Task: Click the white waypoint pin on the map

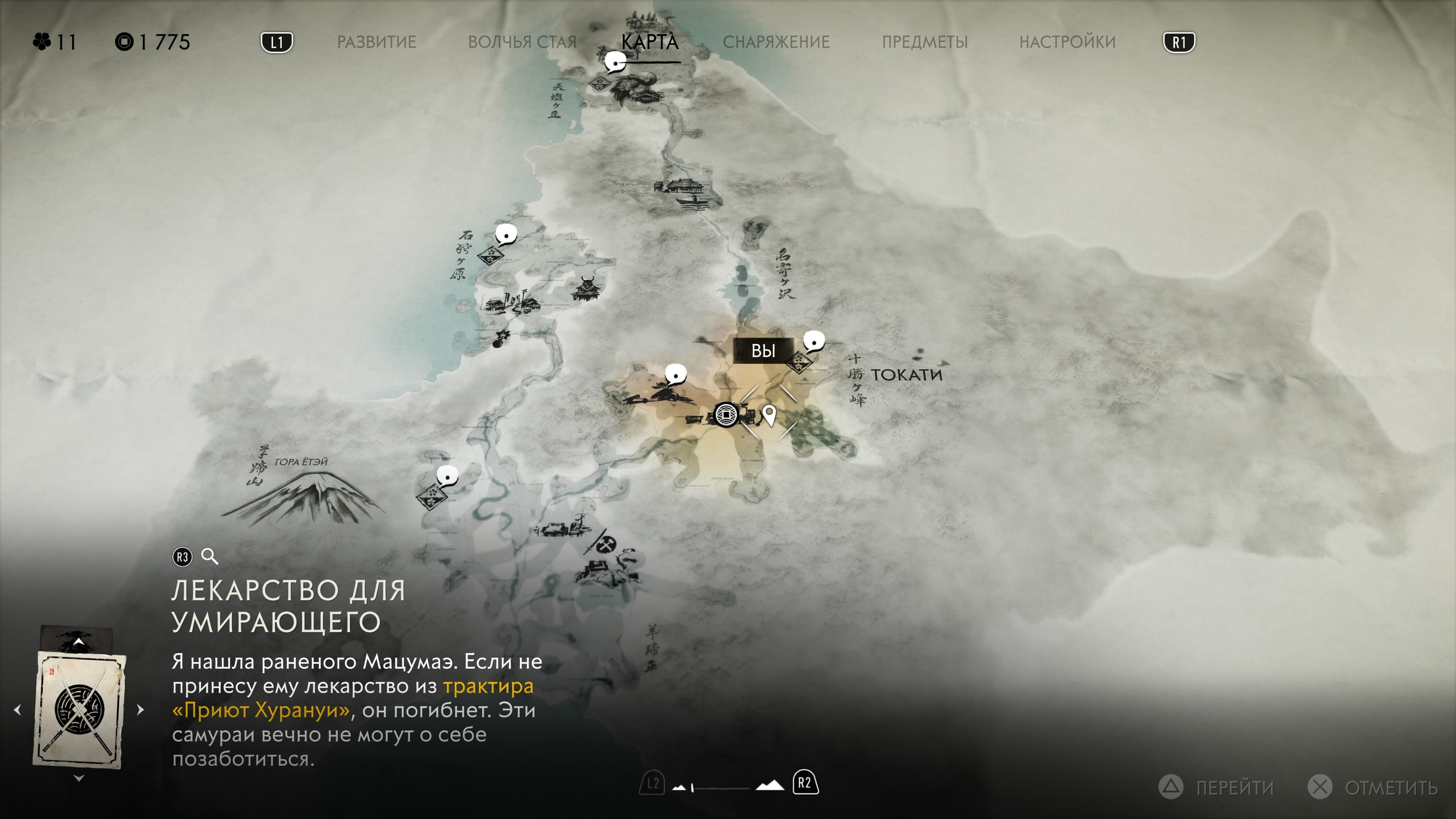Action: pyautogui.click(x=769, y=416)
